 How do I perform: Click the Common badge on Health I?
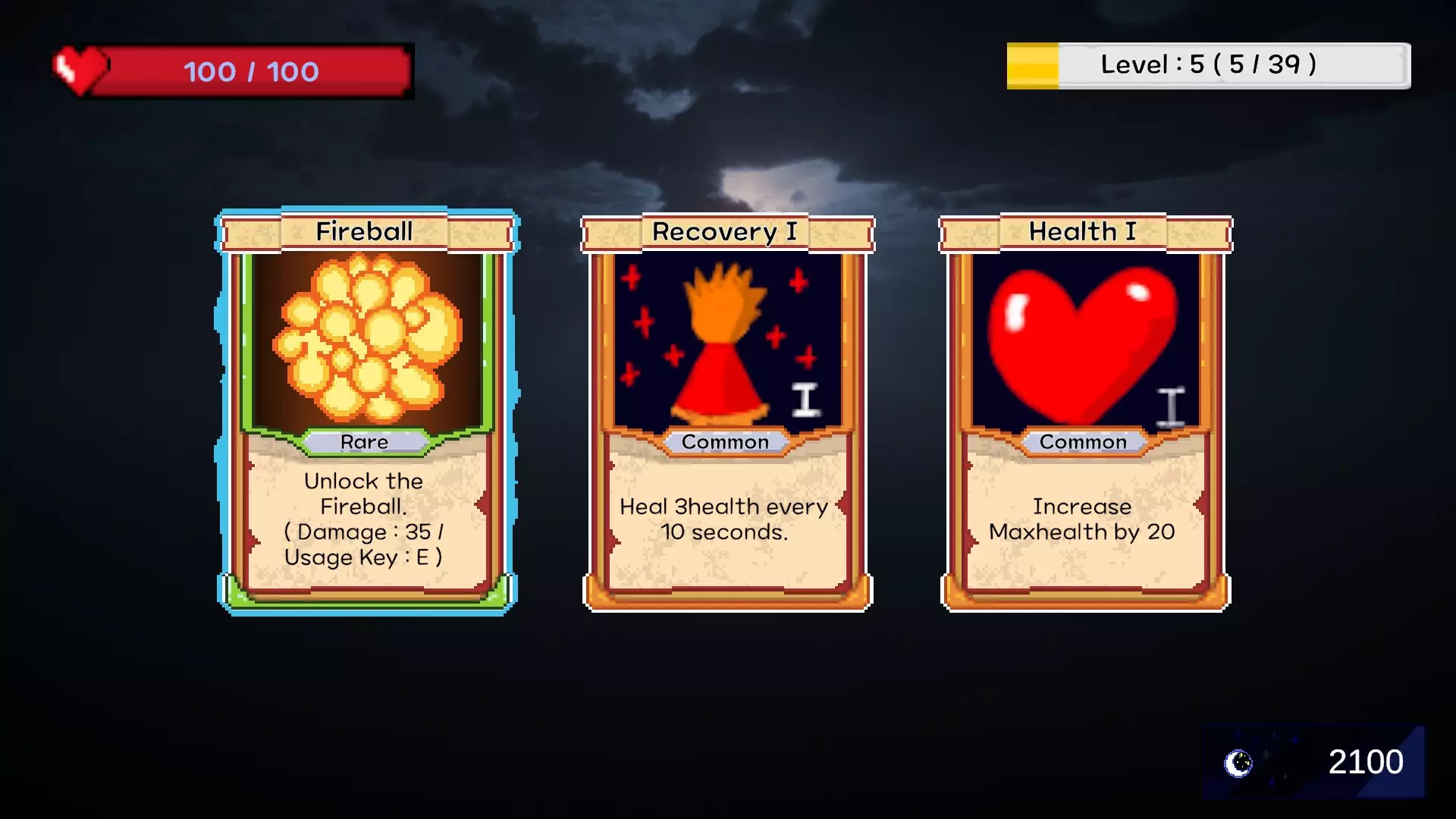click(1083, 441)
